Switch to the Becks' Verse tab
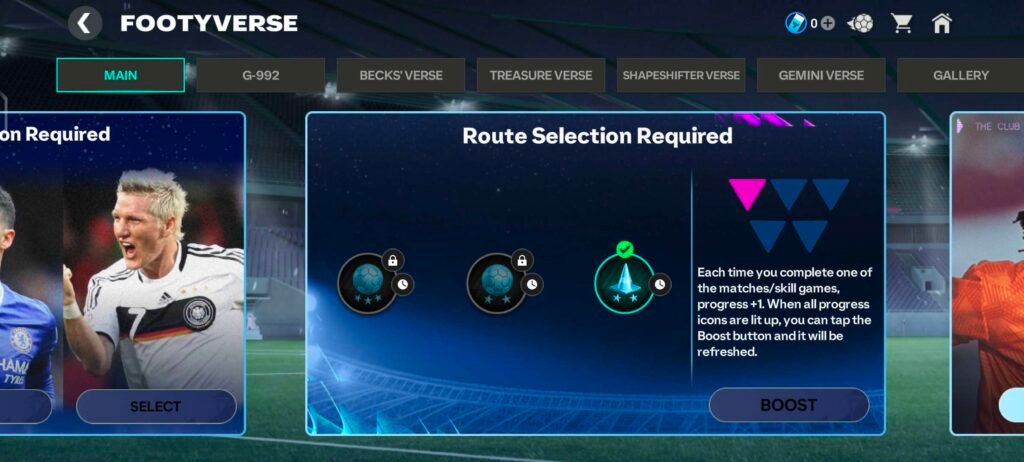 [401, 75]
